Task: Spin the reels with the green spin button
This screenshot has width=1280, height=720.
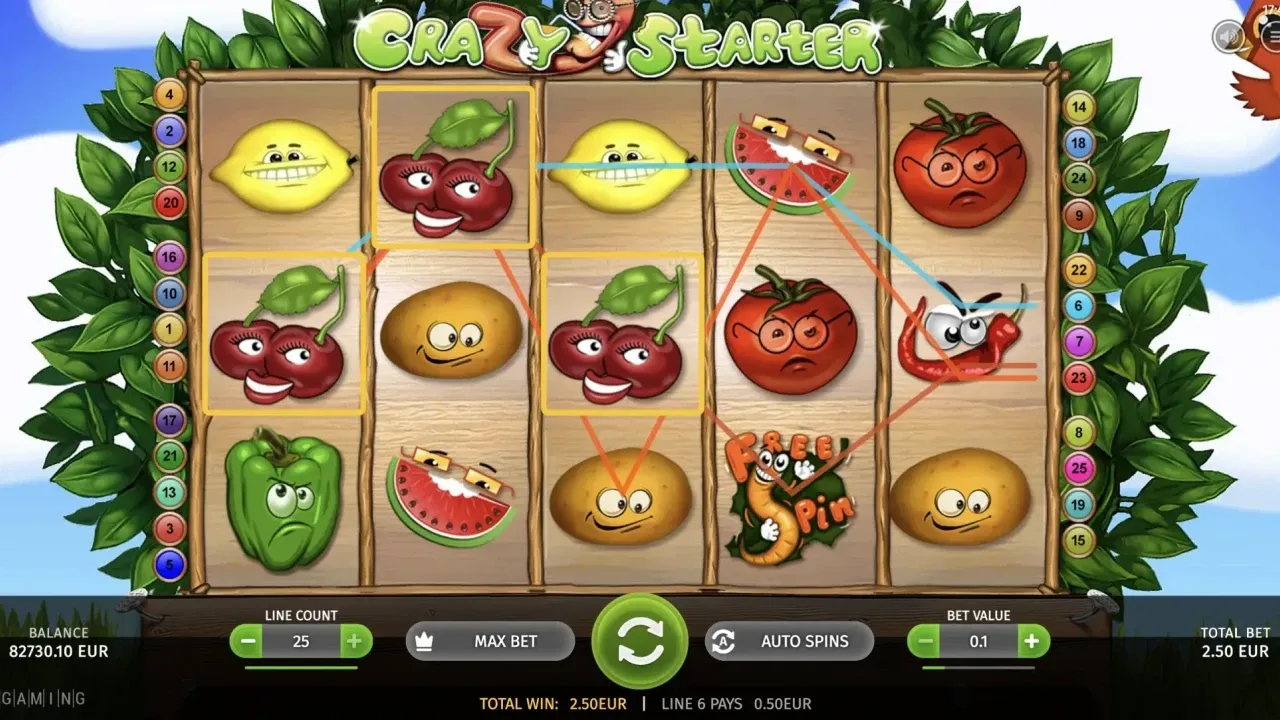Action: point(640,641)
